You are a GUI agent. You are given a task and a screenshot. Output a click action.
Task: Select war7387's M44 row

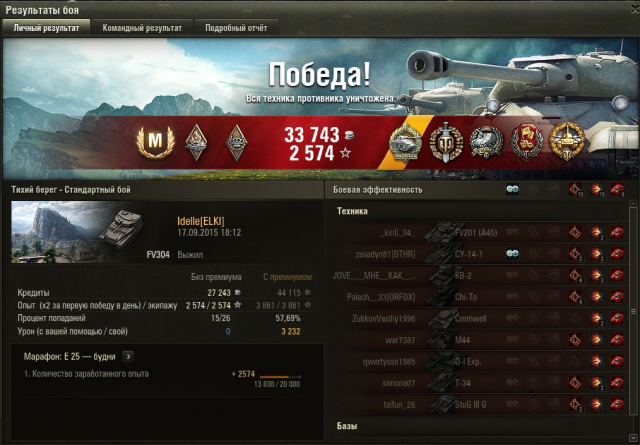click(470, 340)
